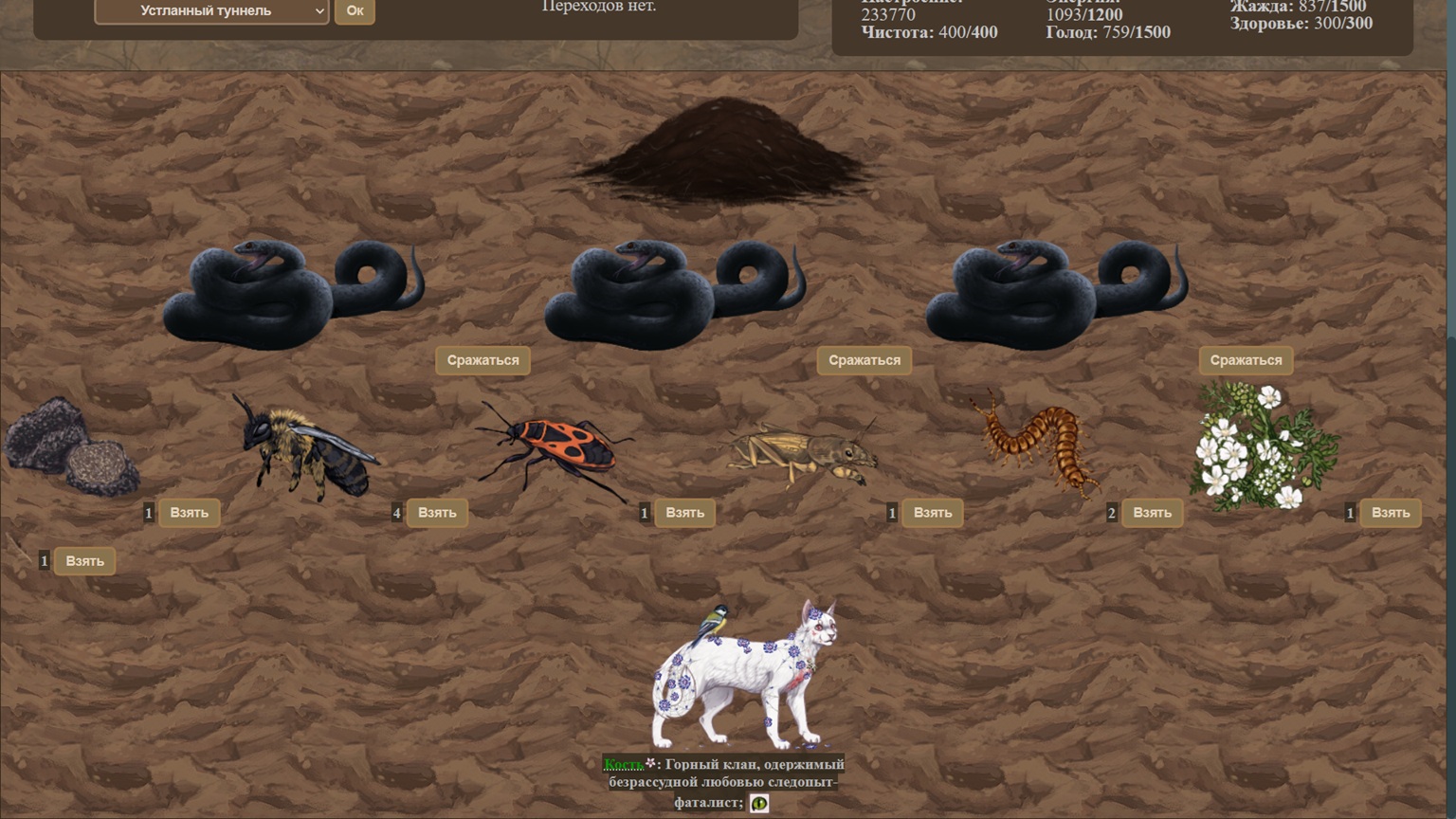Collect the white flower bush with Взять

[x=1390, y=513]
